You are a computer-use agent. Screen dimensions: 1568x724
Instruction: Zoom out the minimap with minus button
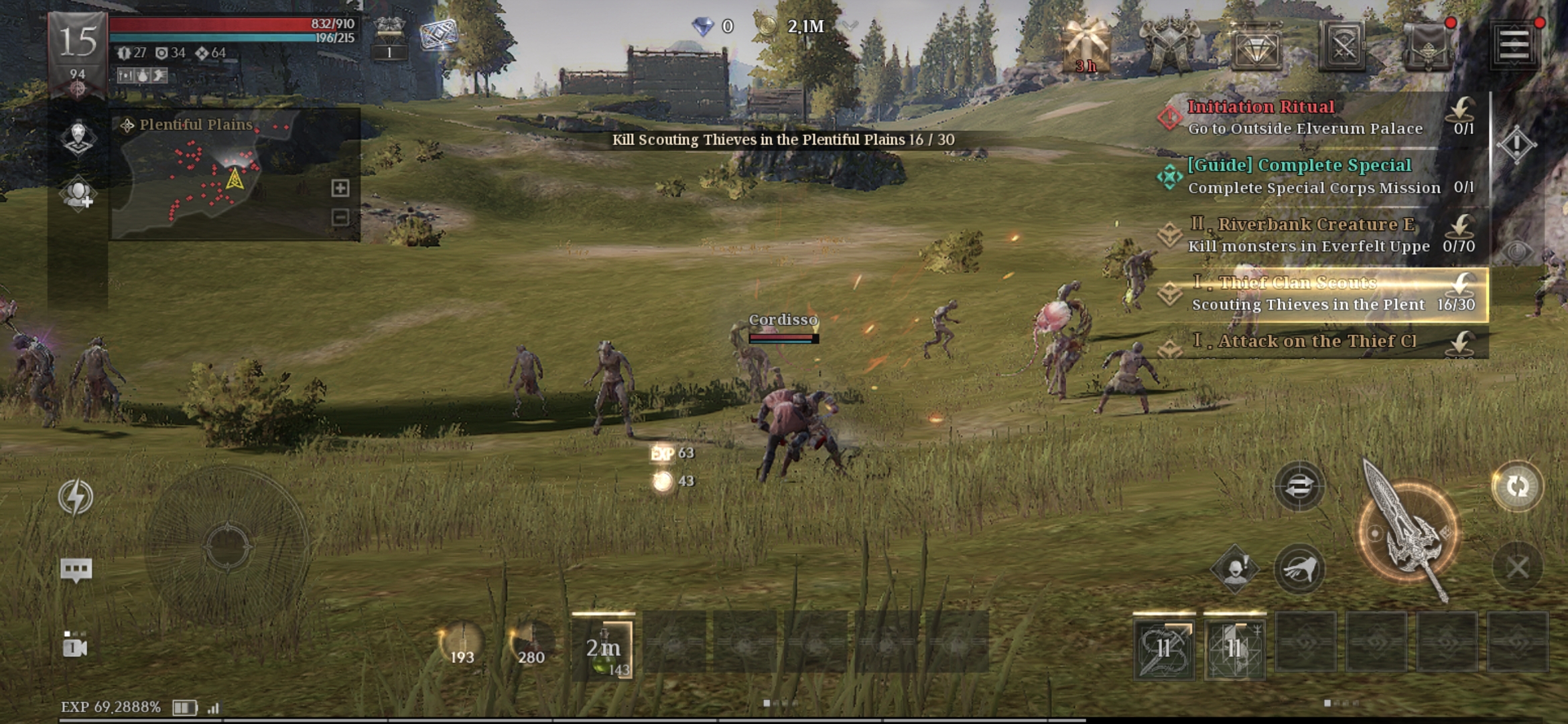tap(340, 217)
